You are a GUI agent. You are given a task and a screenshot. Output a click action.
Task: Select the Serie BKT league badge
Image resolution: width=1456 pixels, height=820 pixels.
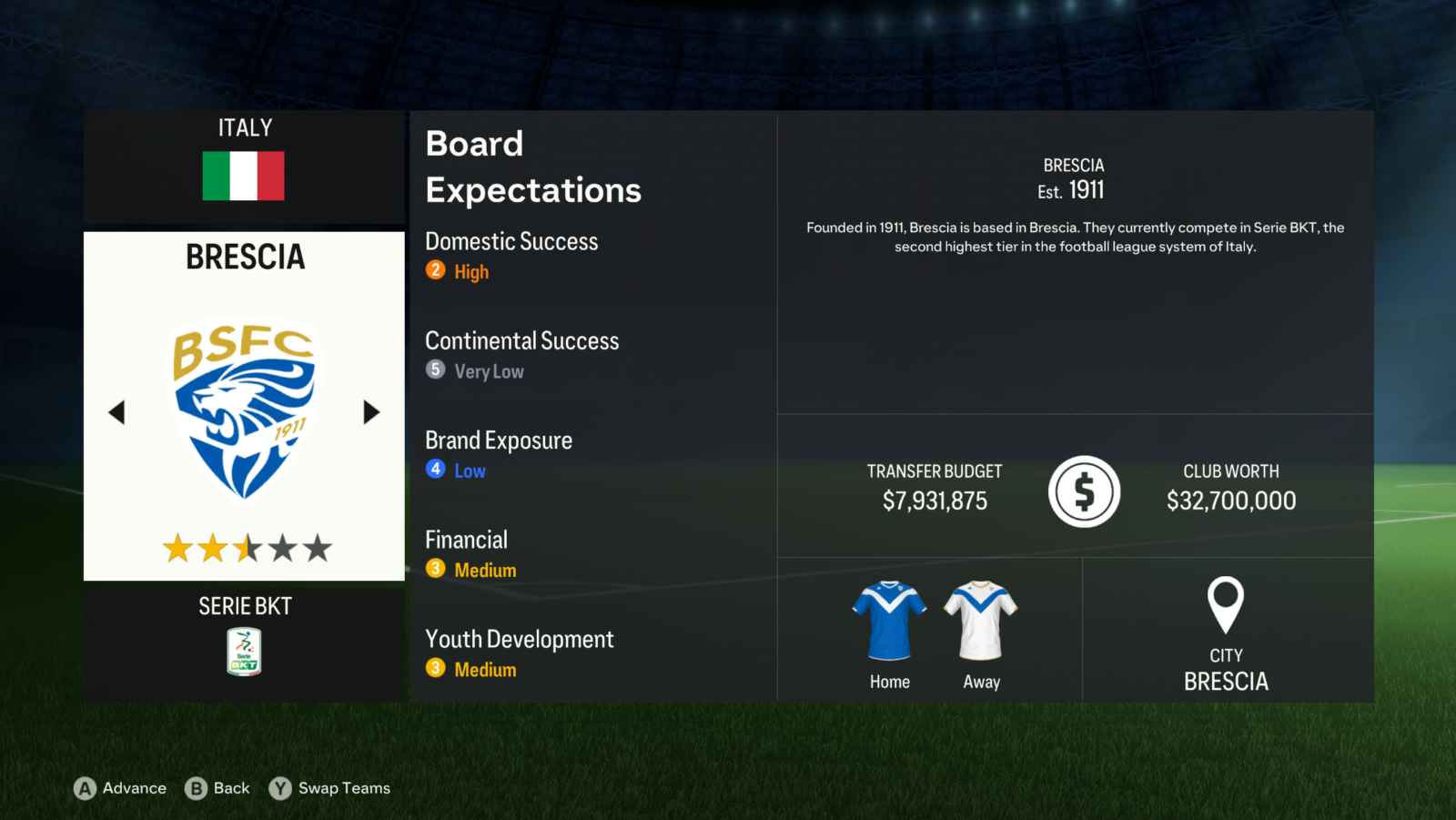click(x=244, y=652)
